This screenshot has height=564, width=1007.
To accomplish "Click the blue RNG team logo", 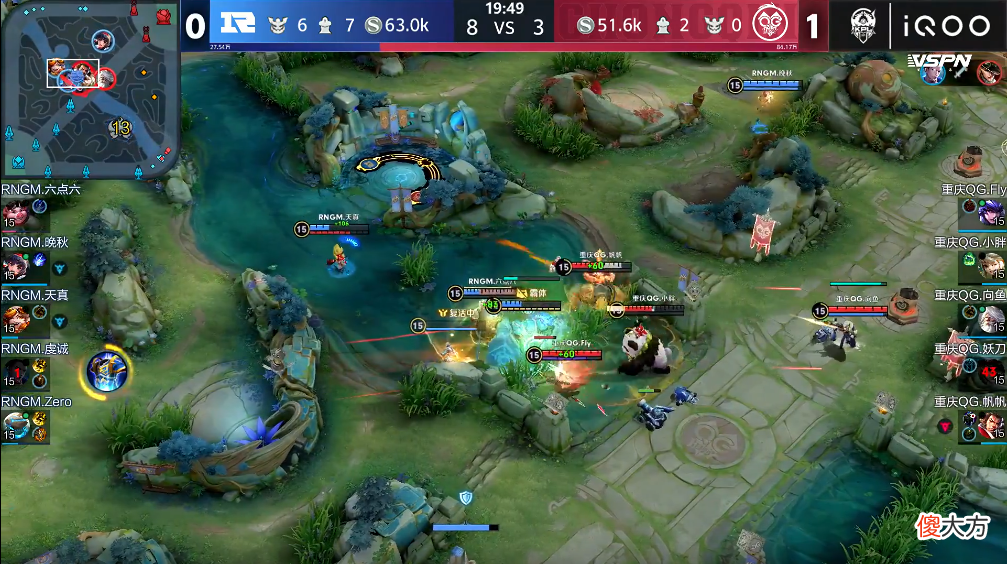I will click(235, 24).
